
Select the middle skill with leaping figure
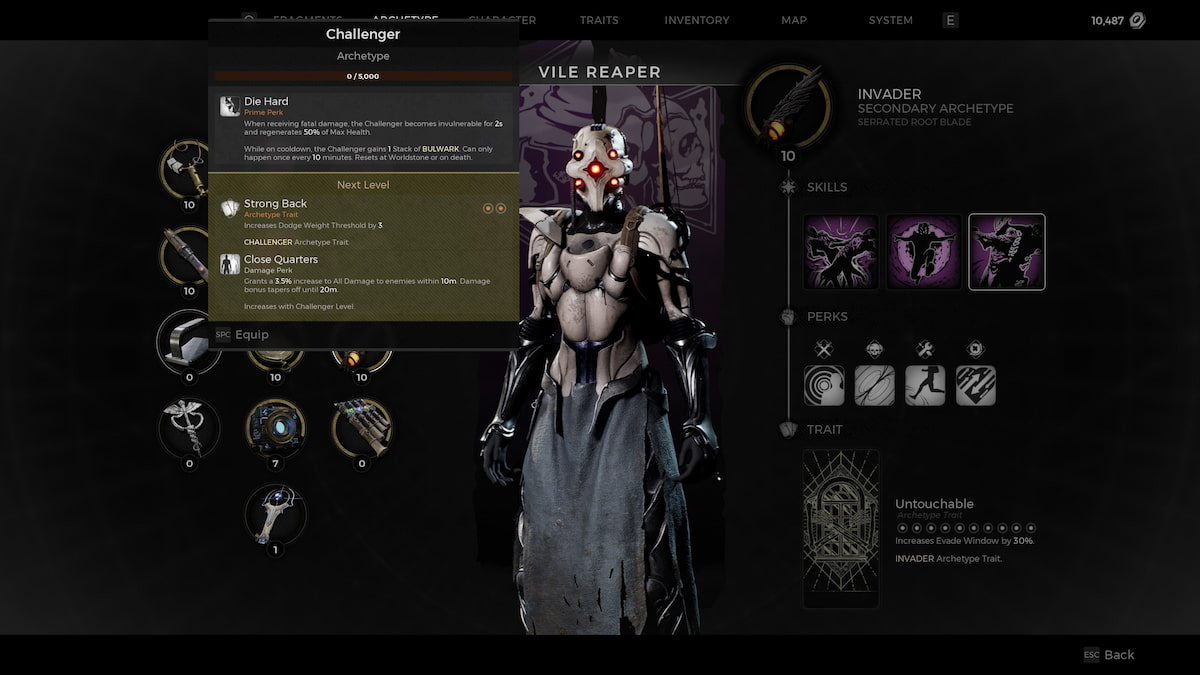[924, 252]
